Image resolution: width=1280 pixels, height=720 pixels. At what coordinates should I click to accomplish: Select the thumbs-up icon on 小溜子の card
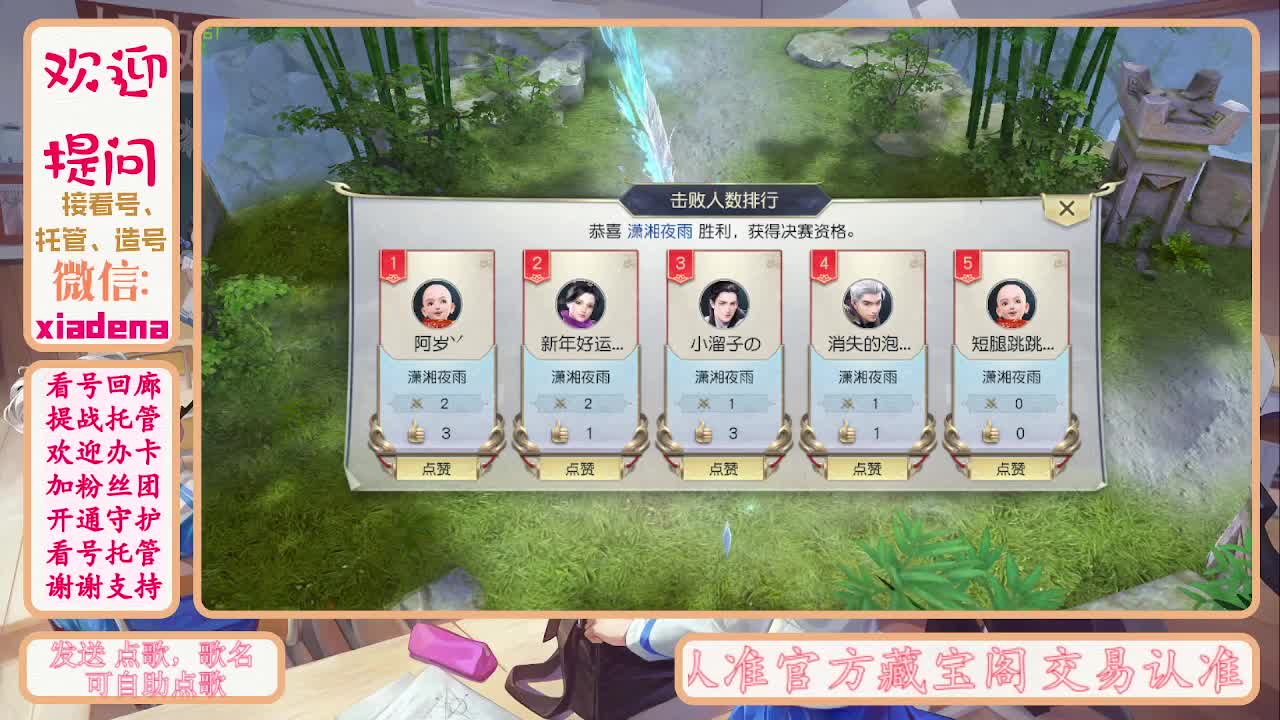pos(706,433)
